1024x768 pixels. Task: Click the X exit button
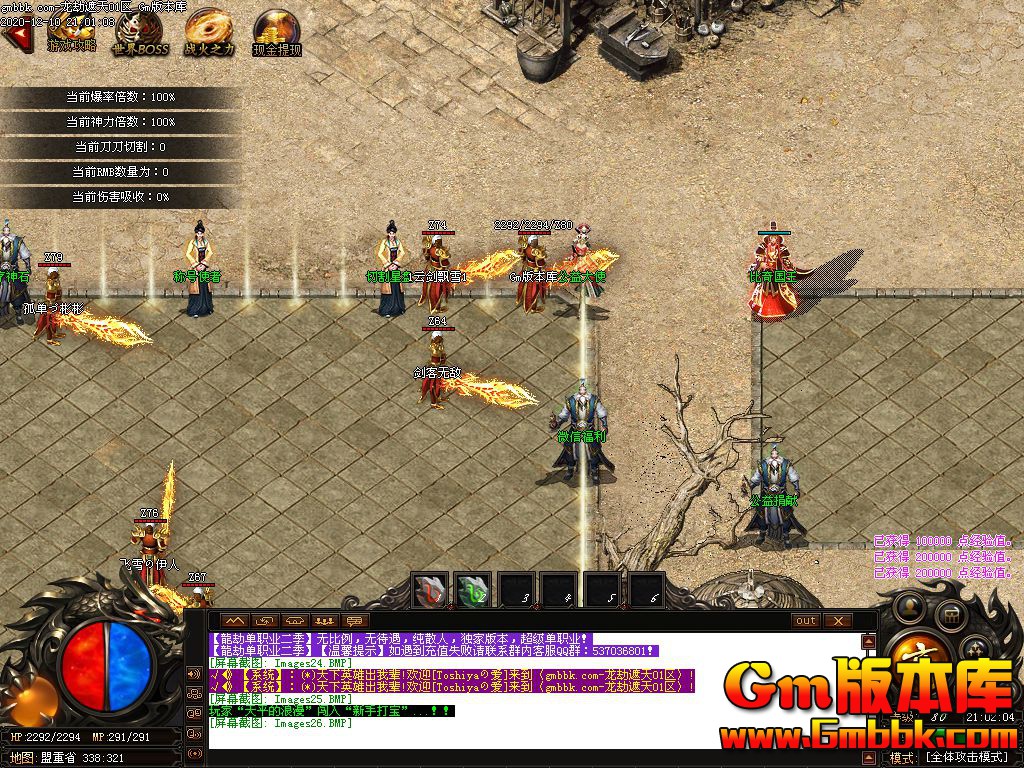(837, 621)
